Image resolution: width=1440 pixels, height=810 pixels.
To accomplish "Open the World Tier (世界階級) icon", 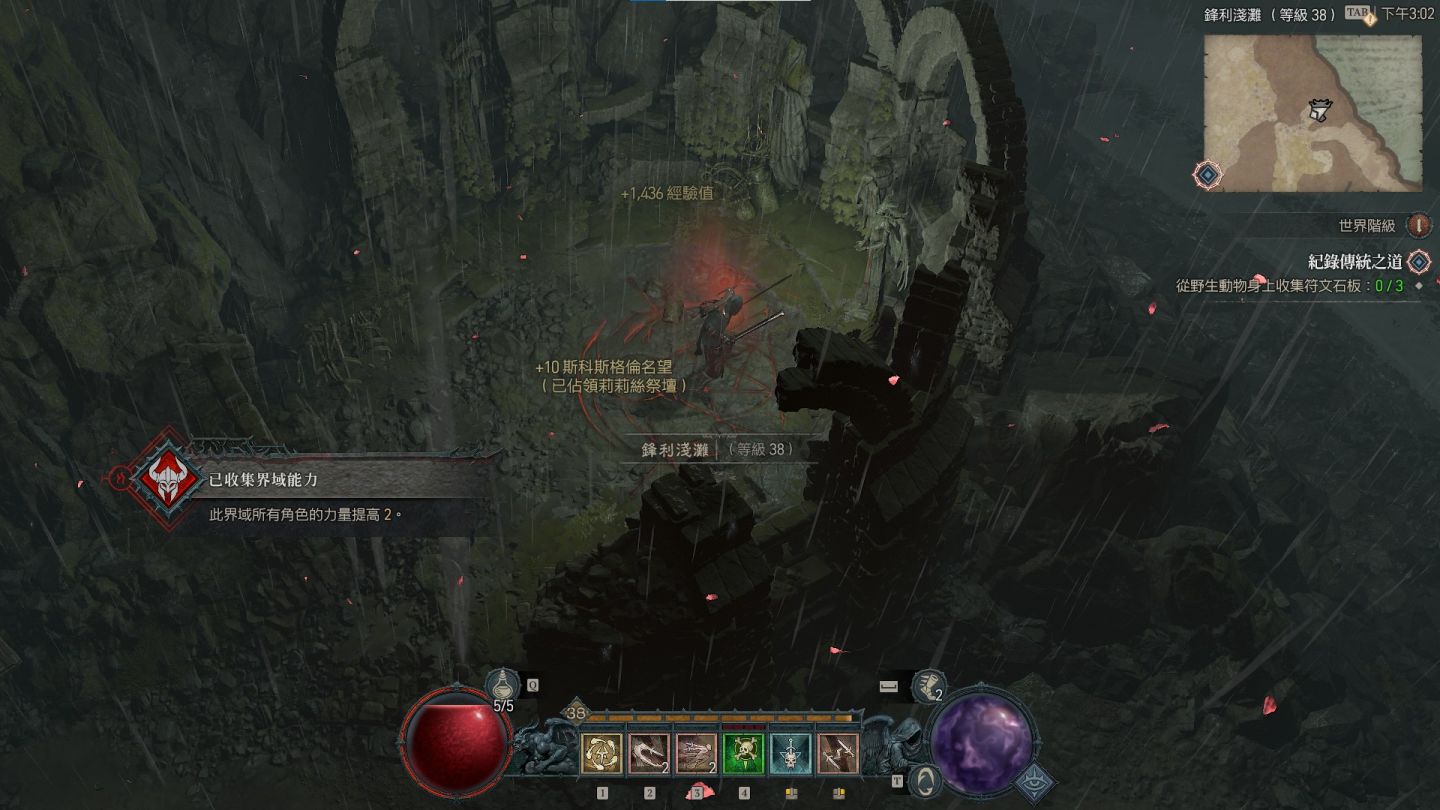I will pos(1418,226).
